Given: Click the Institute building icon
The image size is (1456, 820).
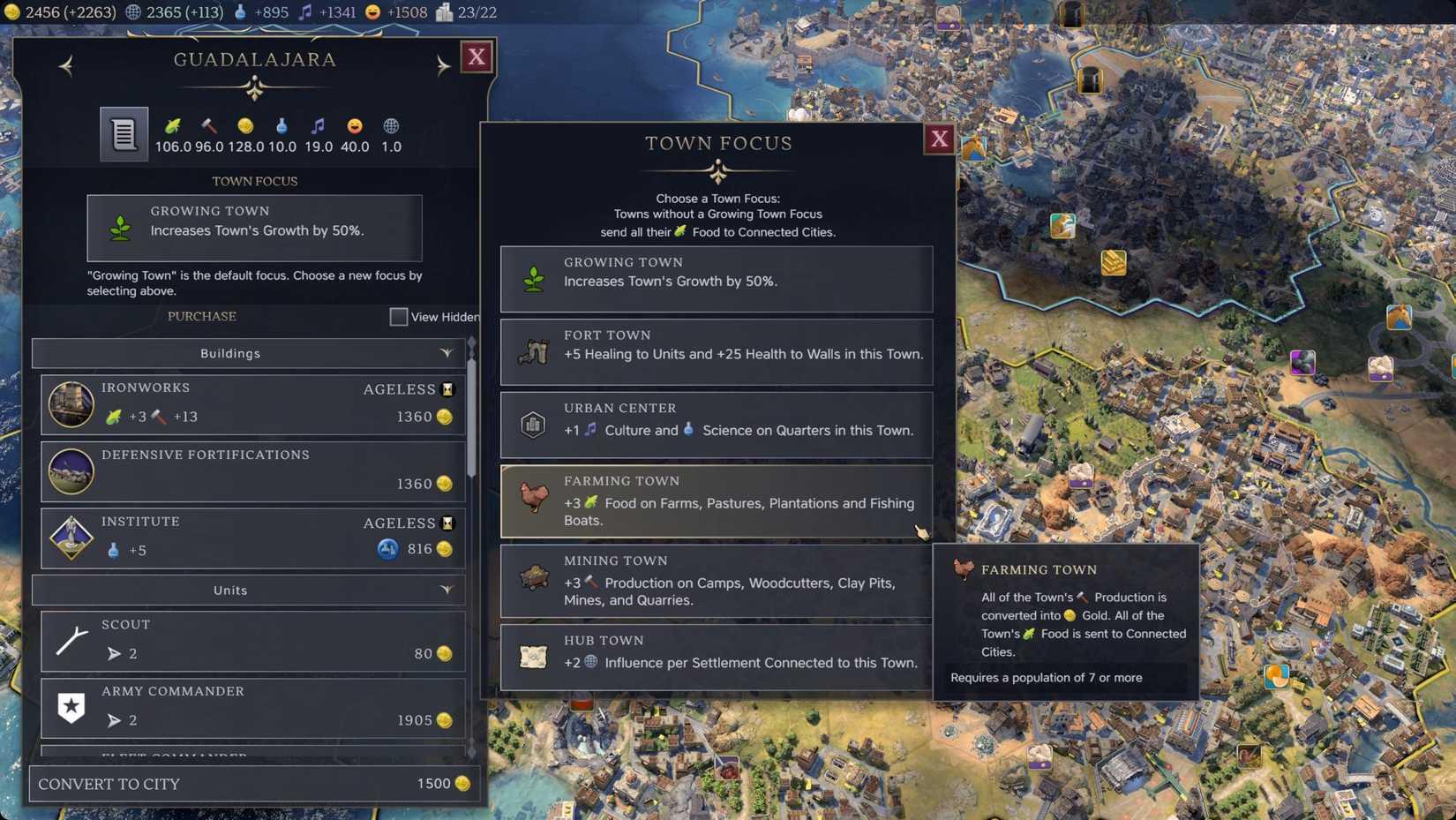Looking at the screenshot, I should [x=71, y=538].
